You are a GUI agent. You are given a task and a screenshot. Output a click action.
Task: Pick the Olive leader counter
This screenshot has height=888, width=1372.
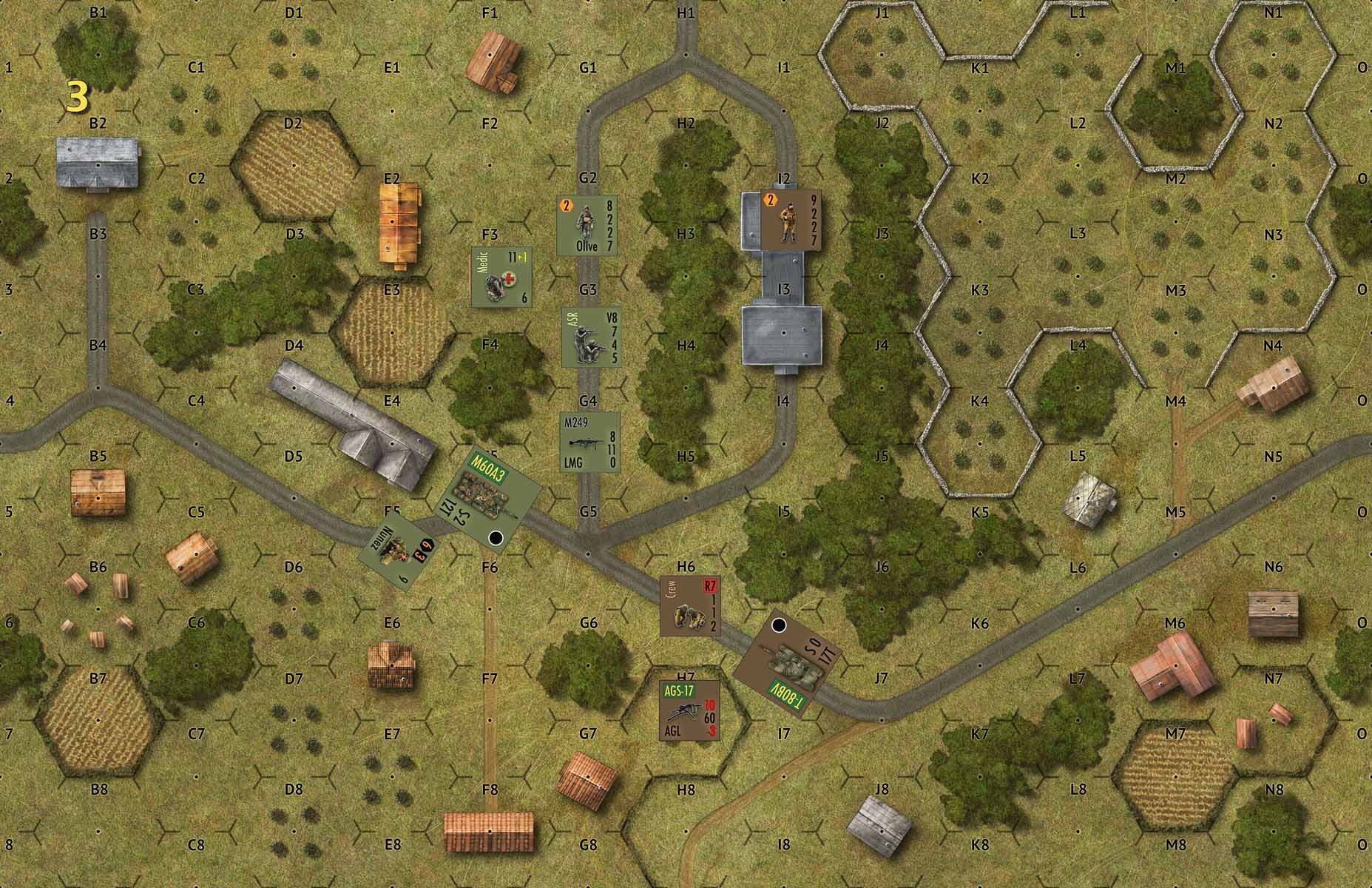click(x=587, y=225)
